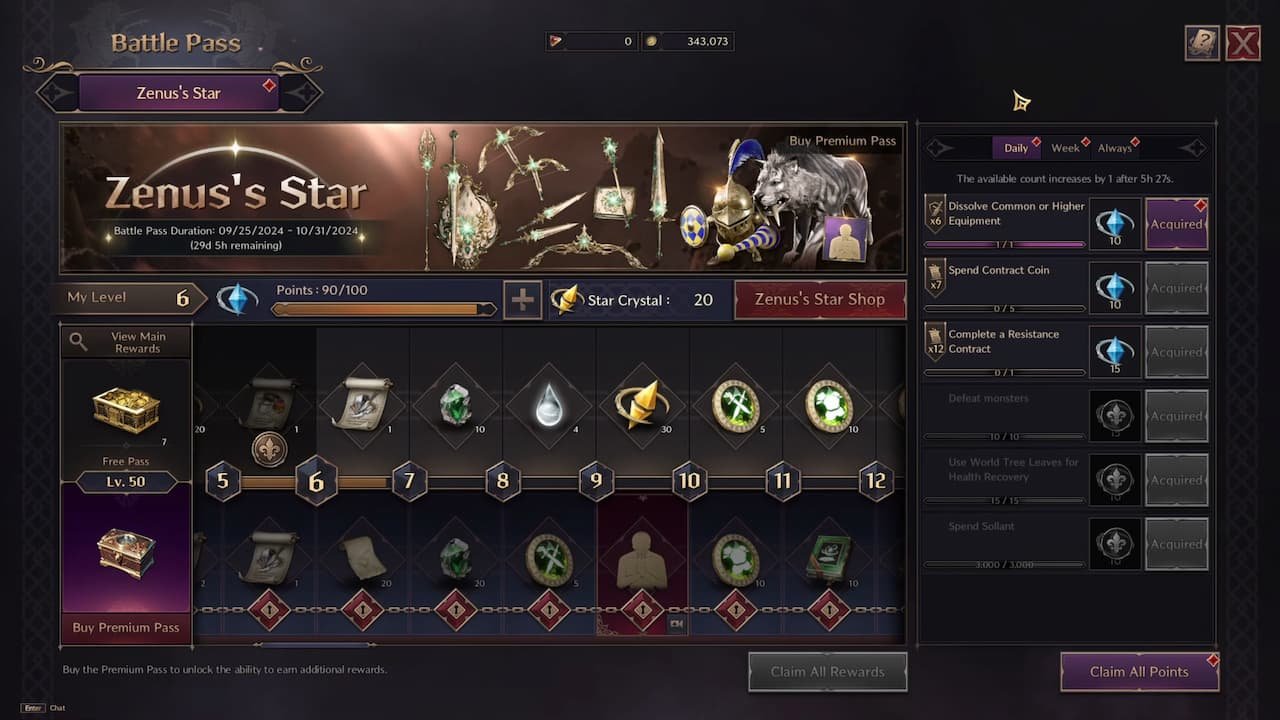Image resolution: width=1280 pixels, height=720 pixels.
Task: Click the Dissolve Common or Higher Equipment mission icon
Action: (x=936, y=213)
